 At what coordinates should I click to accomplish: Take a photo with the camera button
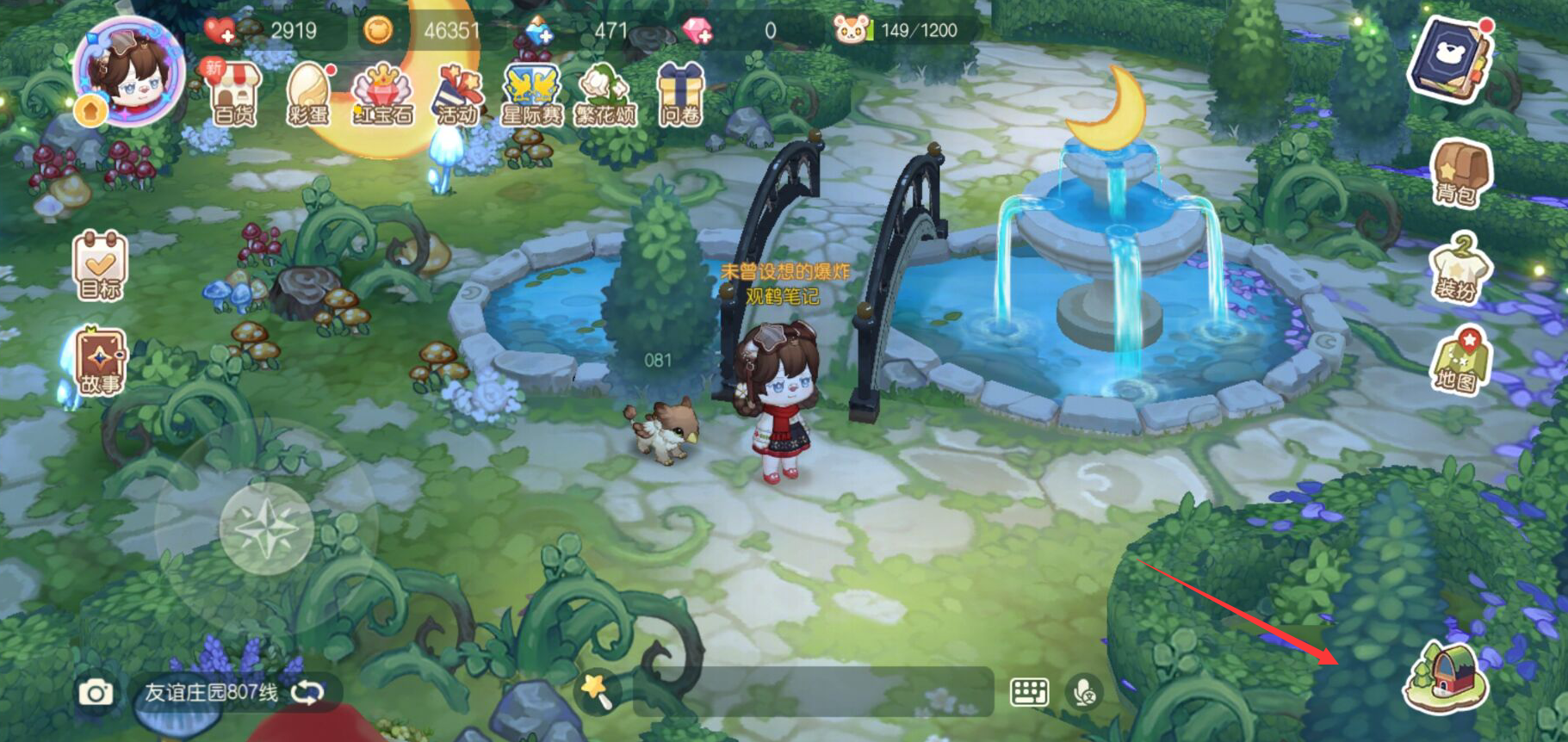pyautogui.click(x=96, y=693)
